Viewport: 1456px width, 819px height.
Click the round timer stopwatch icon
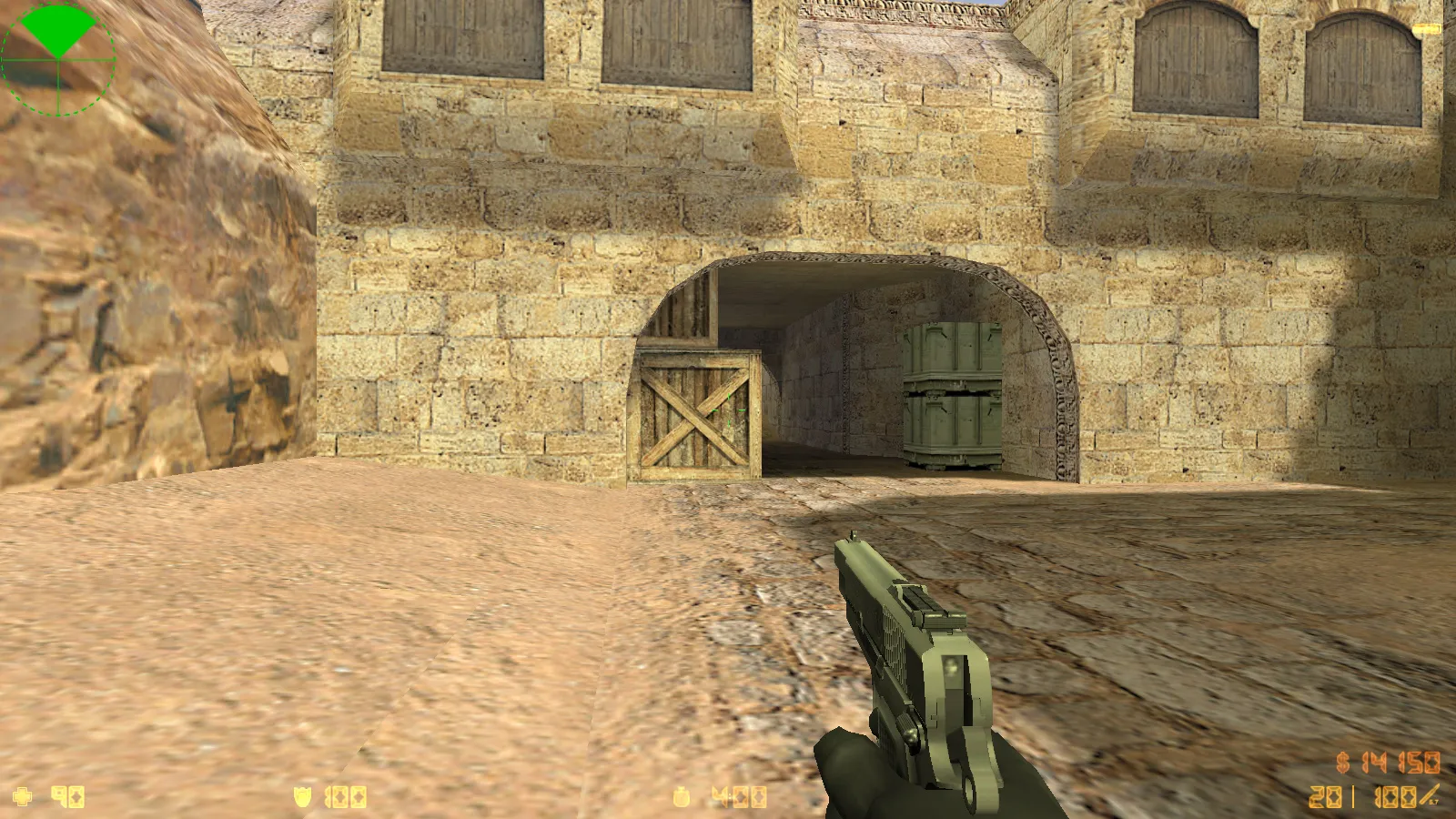(681, 795)
